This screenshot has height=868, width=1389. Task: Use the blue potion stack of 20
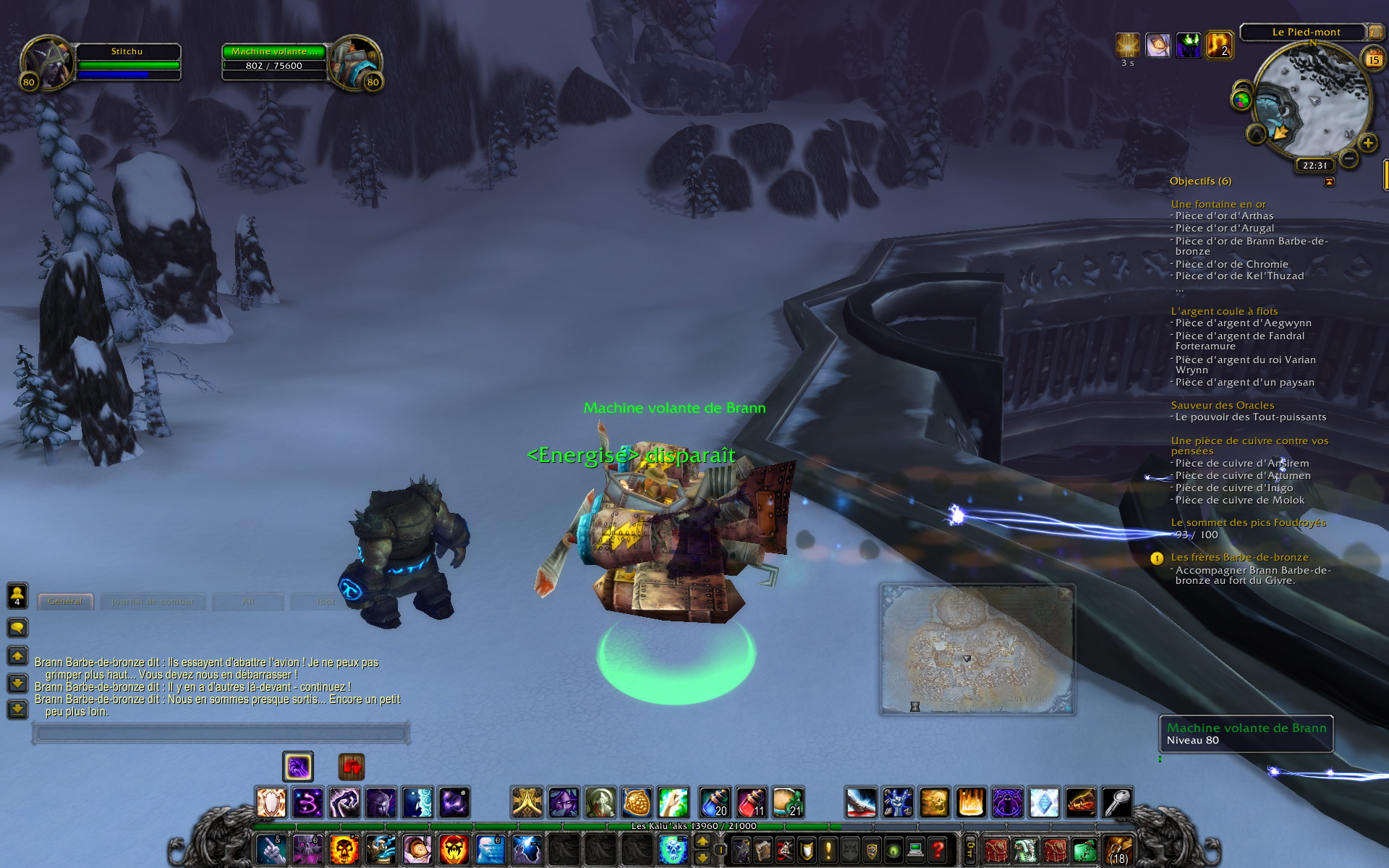point(715,802)
